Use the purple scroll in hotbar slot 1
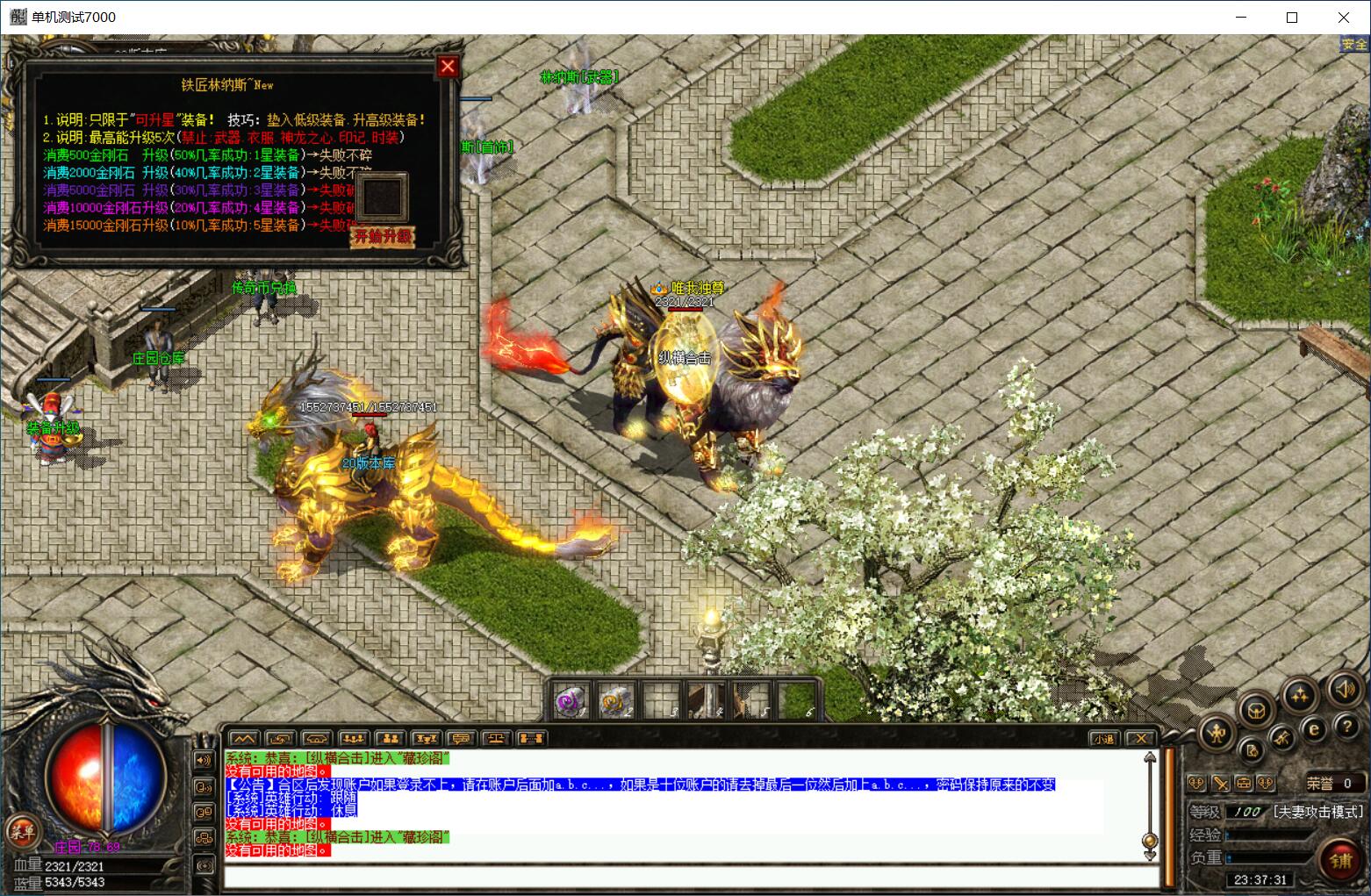 [x=572, y=700]
